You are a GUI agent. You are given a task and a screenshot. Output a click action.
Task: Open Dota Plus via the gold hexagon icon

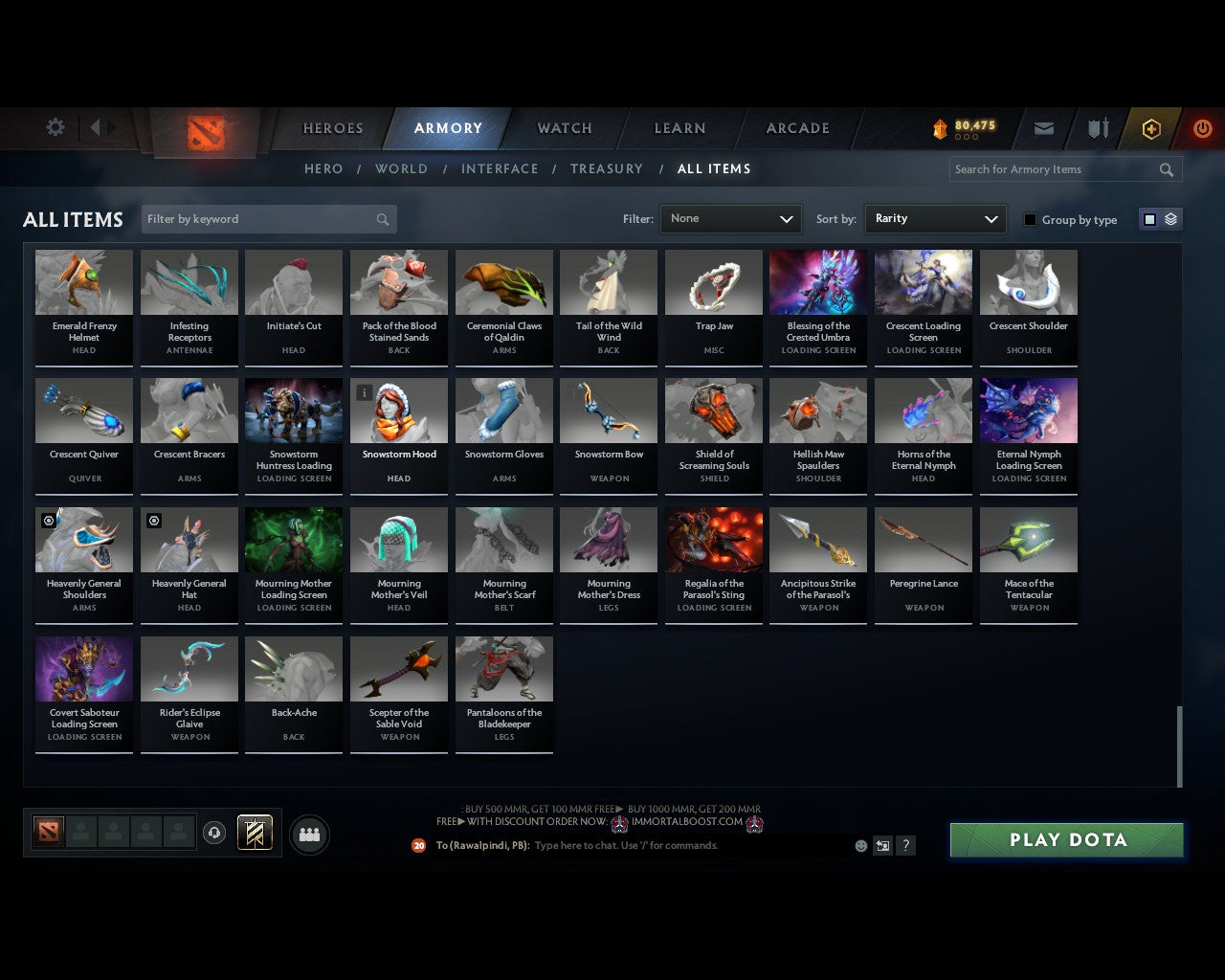tap(1150, 128)
